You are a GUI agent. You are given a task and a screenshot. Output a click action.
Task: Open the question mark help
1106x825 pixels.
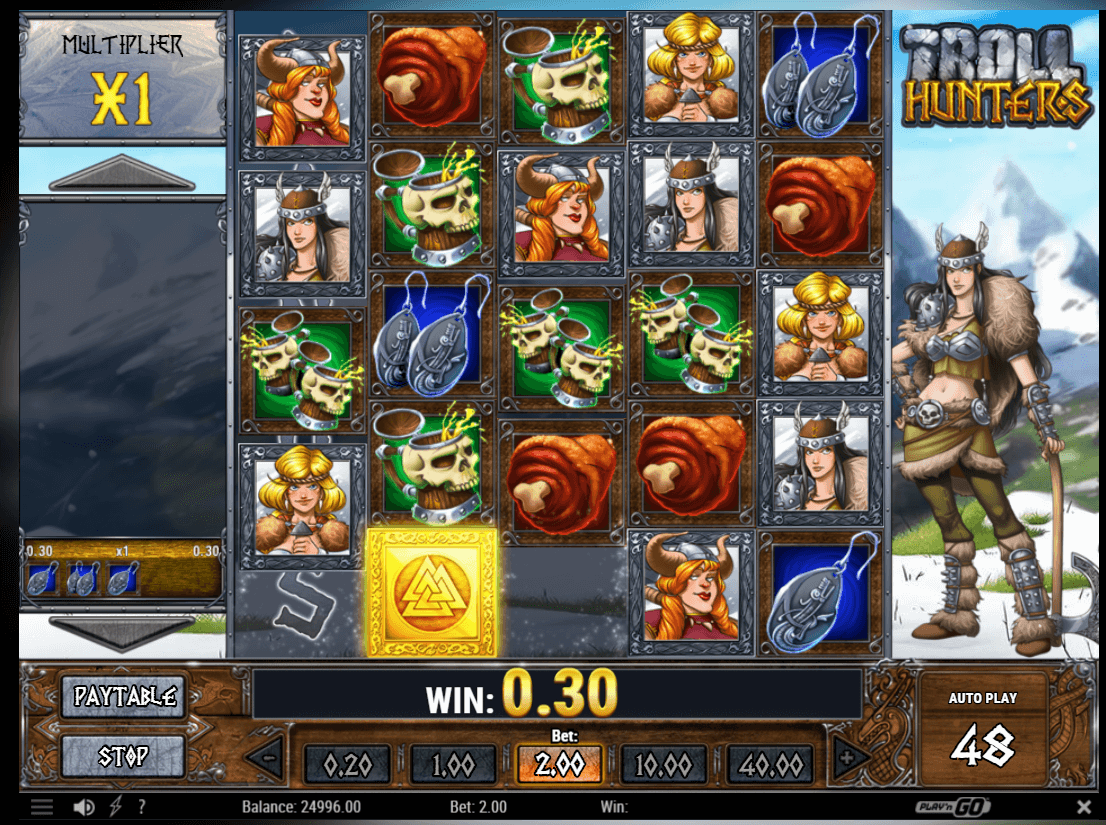pos(142,807)
